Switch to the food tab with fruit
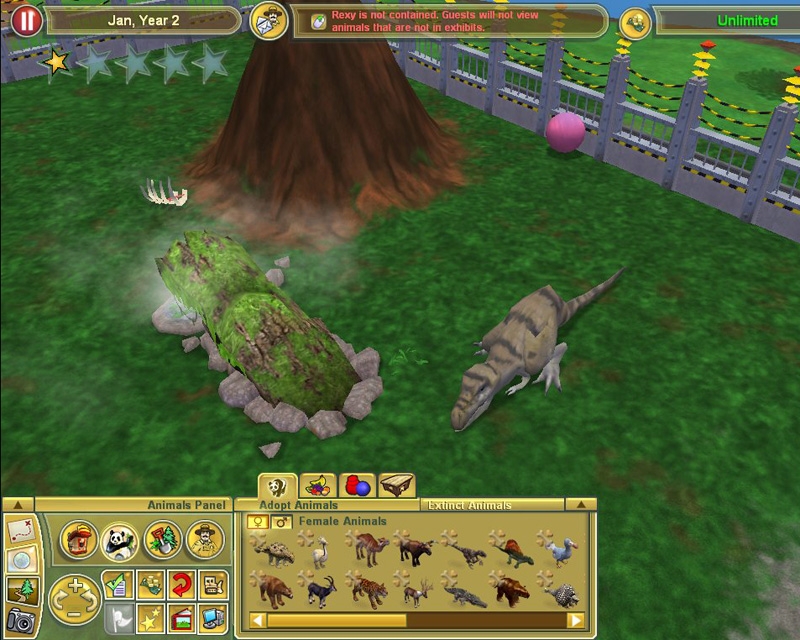The image size is (800, 640). pos(318,487)
